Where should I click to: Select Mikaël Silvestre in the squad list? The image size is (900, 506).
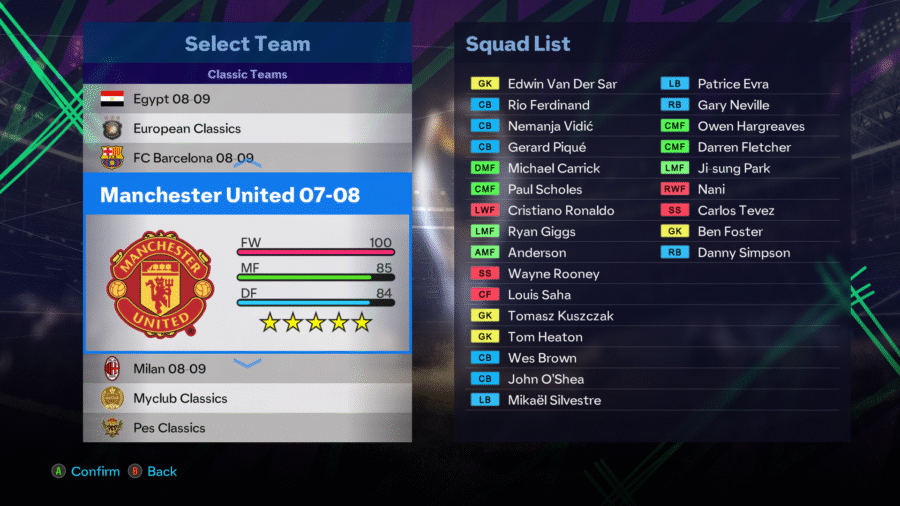554,400
